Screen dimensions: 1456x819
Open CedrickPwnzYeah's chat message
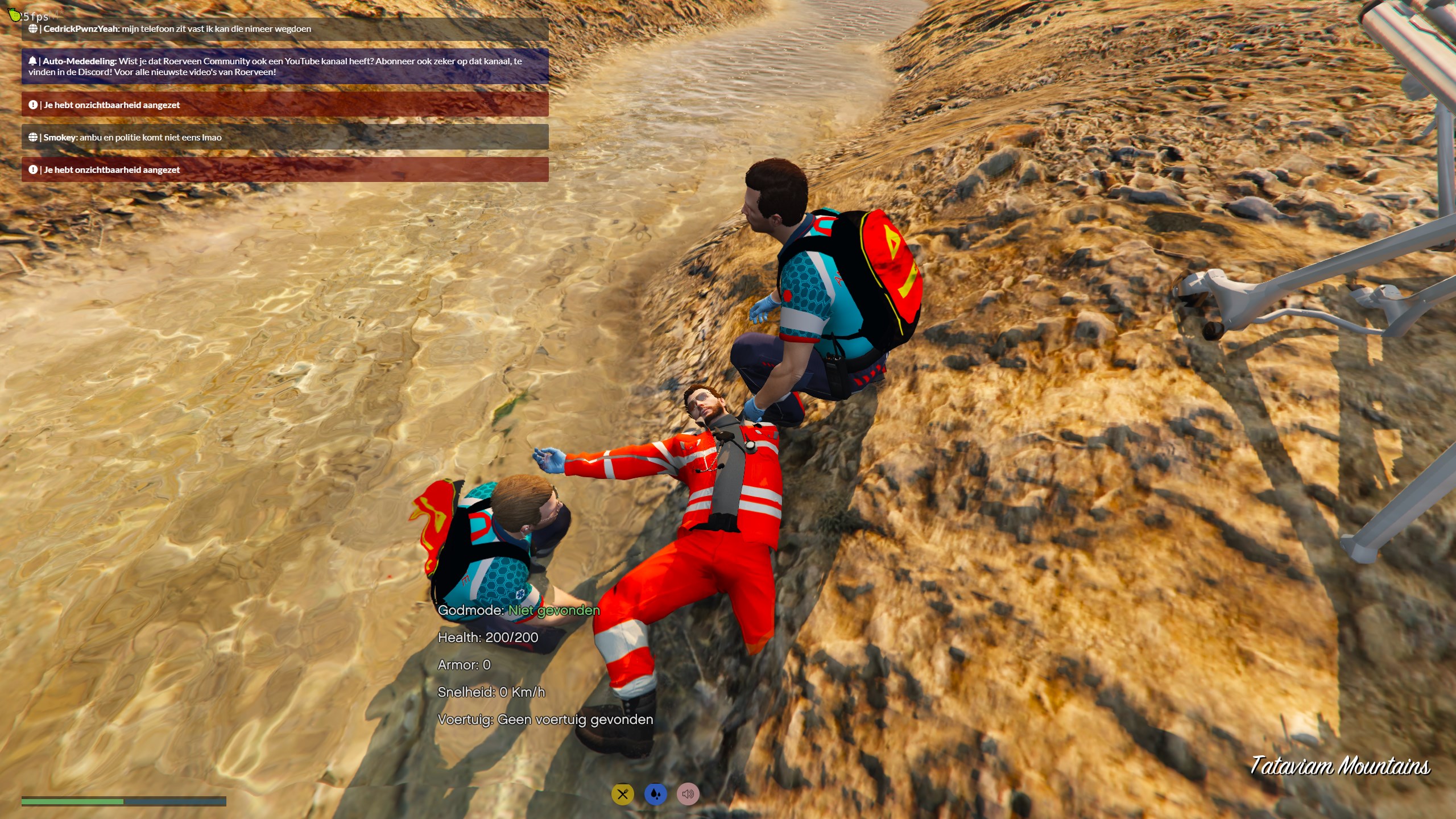pos(284,29)
